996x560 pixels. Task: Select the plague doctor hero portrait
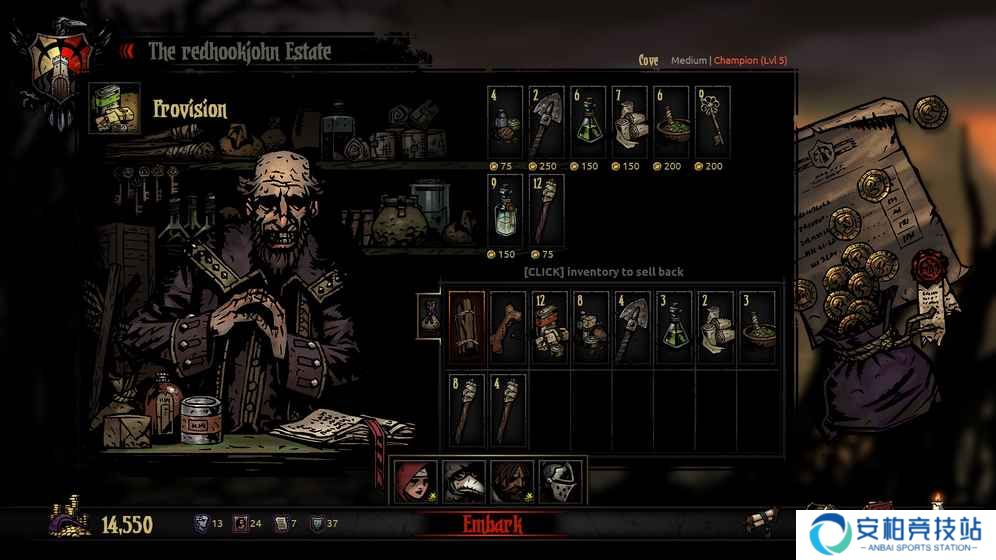463,482
